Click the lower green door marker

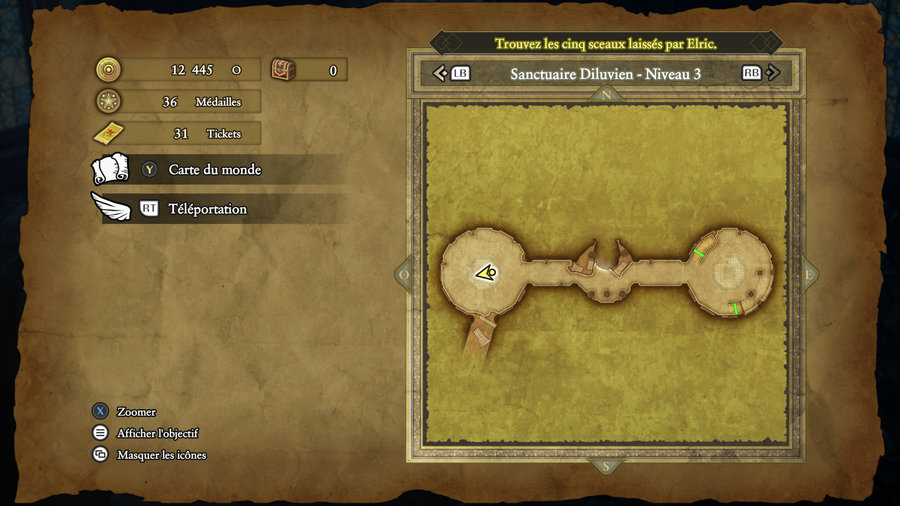coord(736,309)
